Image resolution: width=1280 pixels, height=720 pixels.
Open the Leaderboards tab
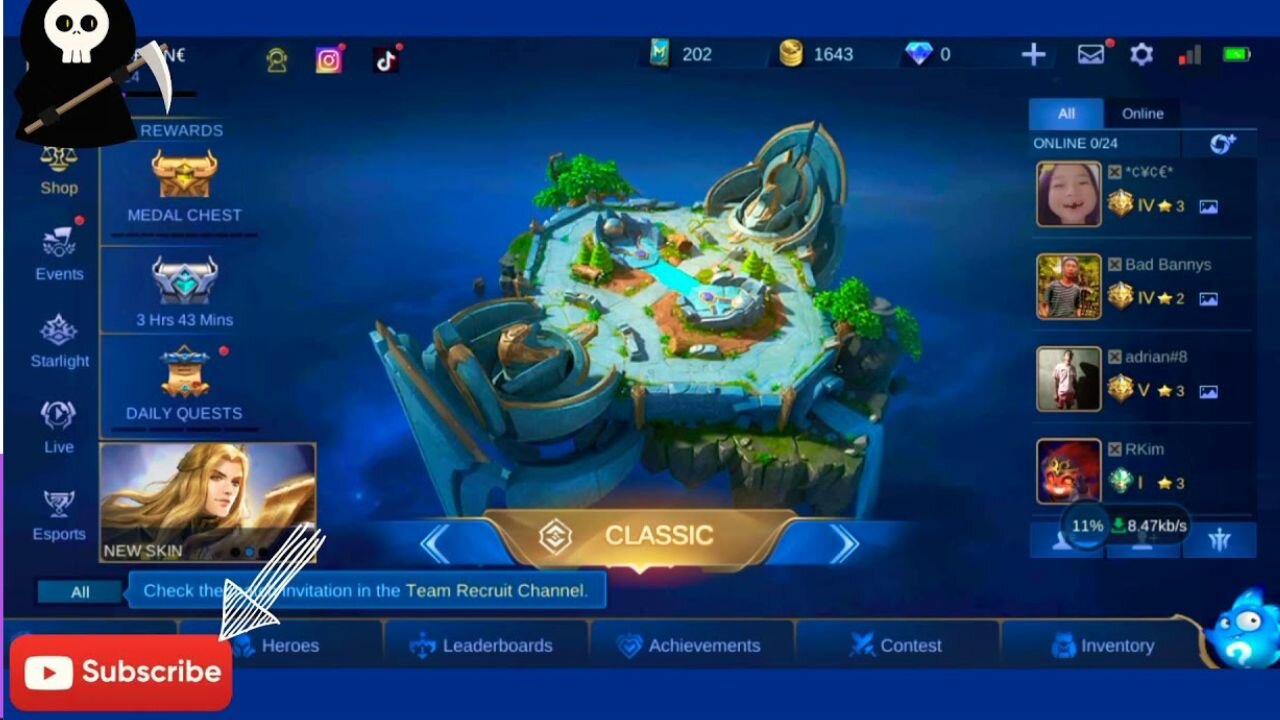(x=486, y=646)
